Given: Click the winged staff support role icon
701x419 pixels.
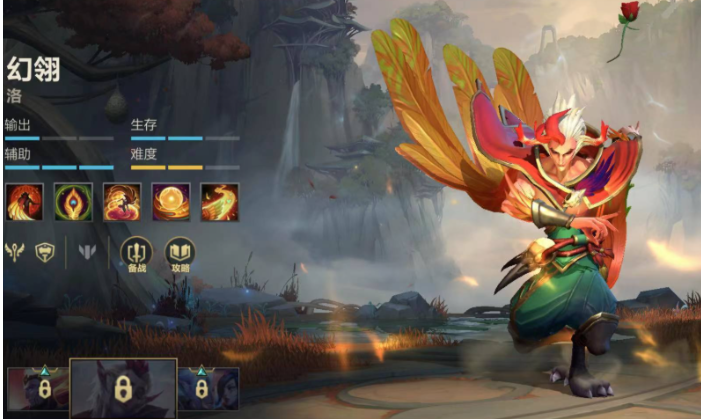Looking at the screenshot, I should (x=17, y=252).
